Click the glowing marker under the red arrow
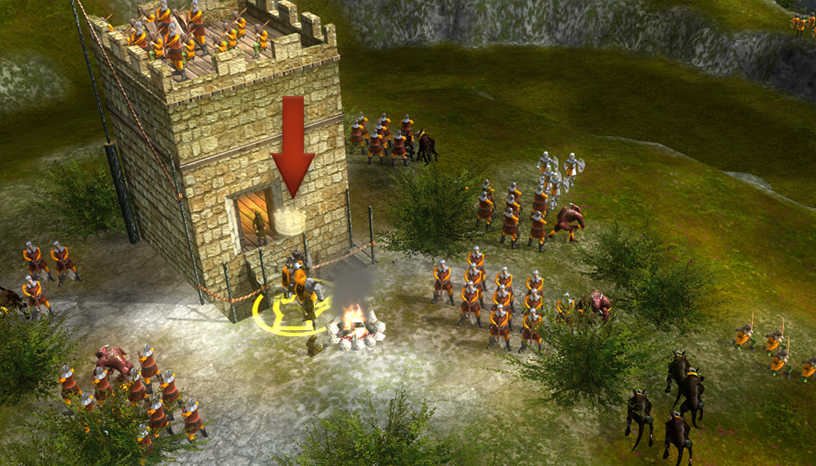Image resolution: width=816 pixels, height=466 pixels. (291, 221)
